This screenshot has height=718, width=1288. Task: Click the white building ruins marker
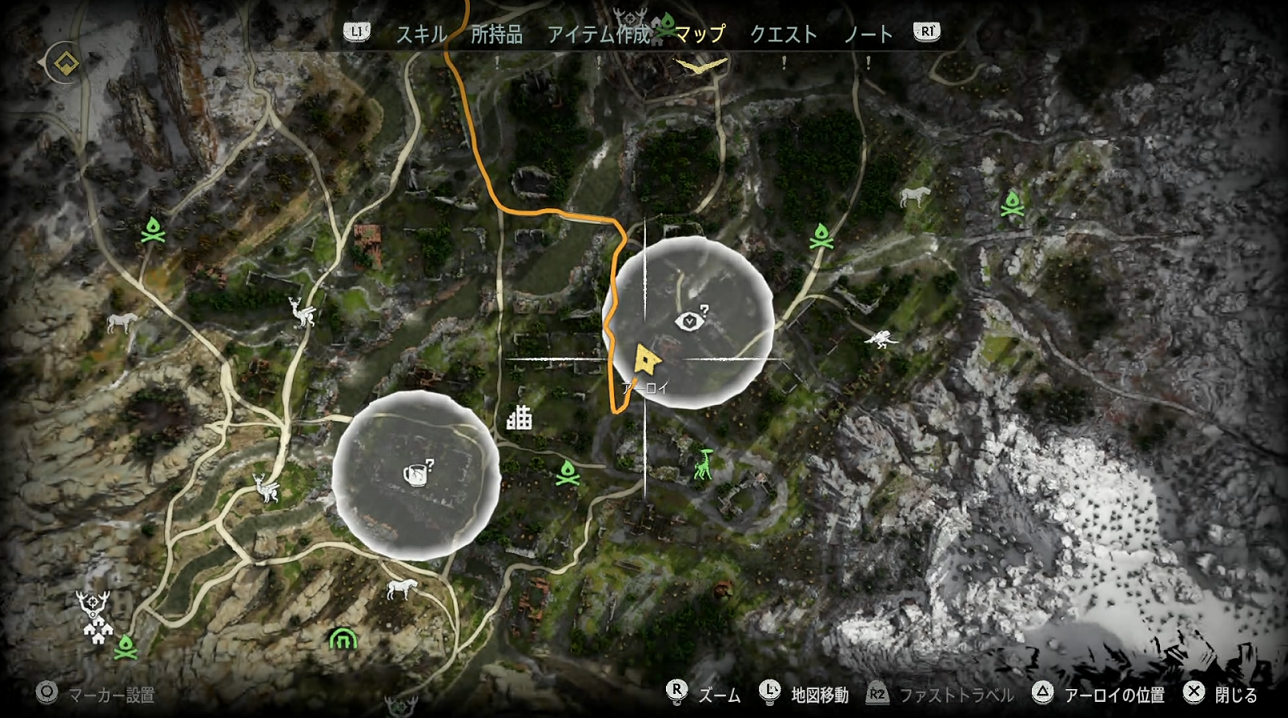(519, 417)
